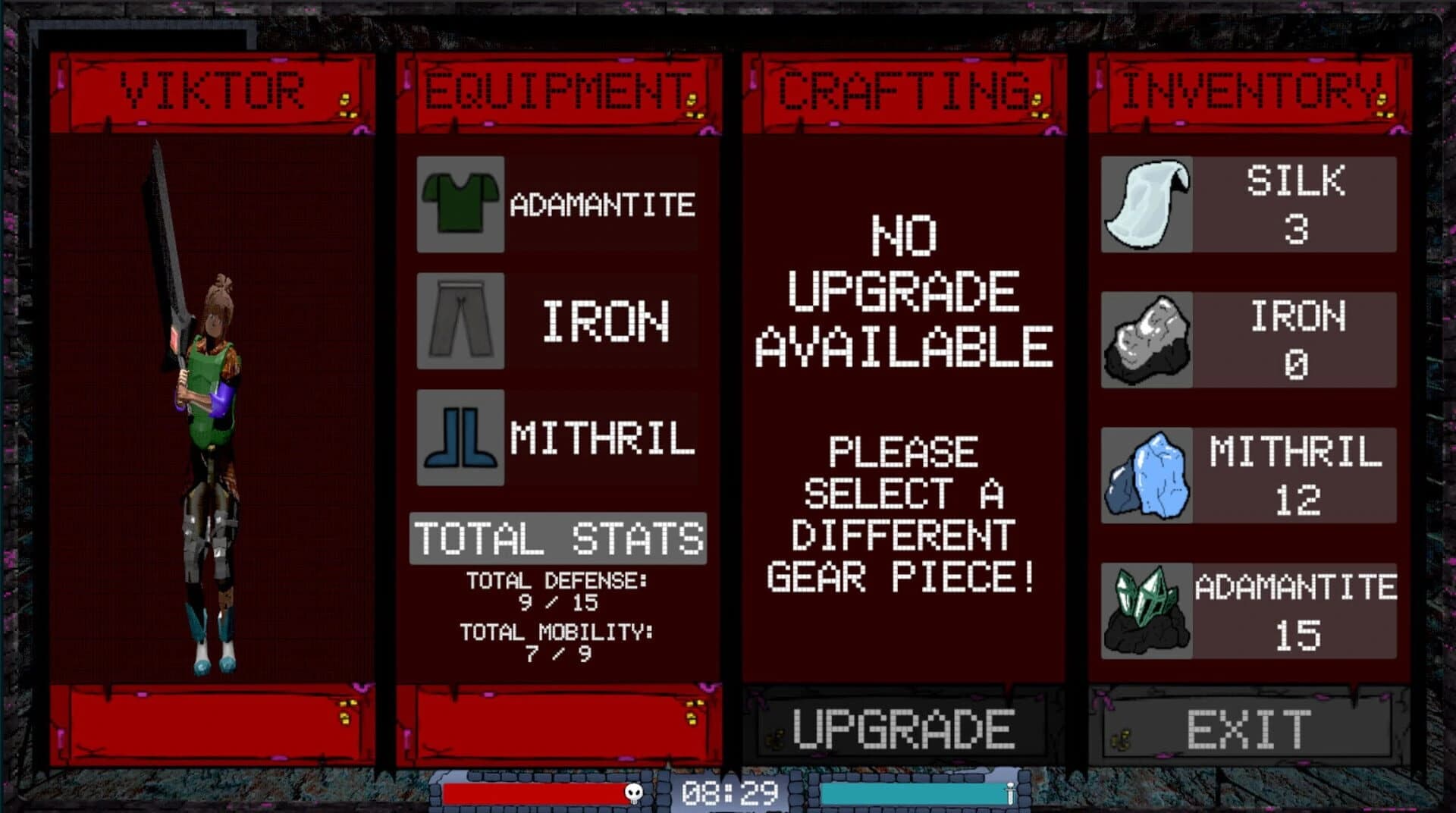Select the Adamantite chest armor icon

460,203
